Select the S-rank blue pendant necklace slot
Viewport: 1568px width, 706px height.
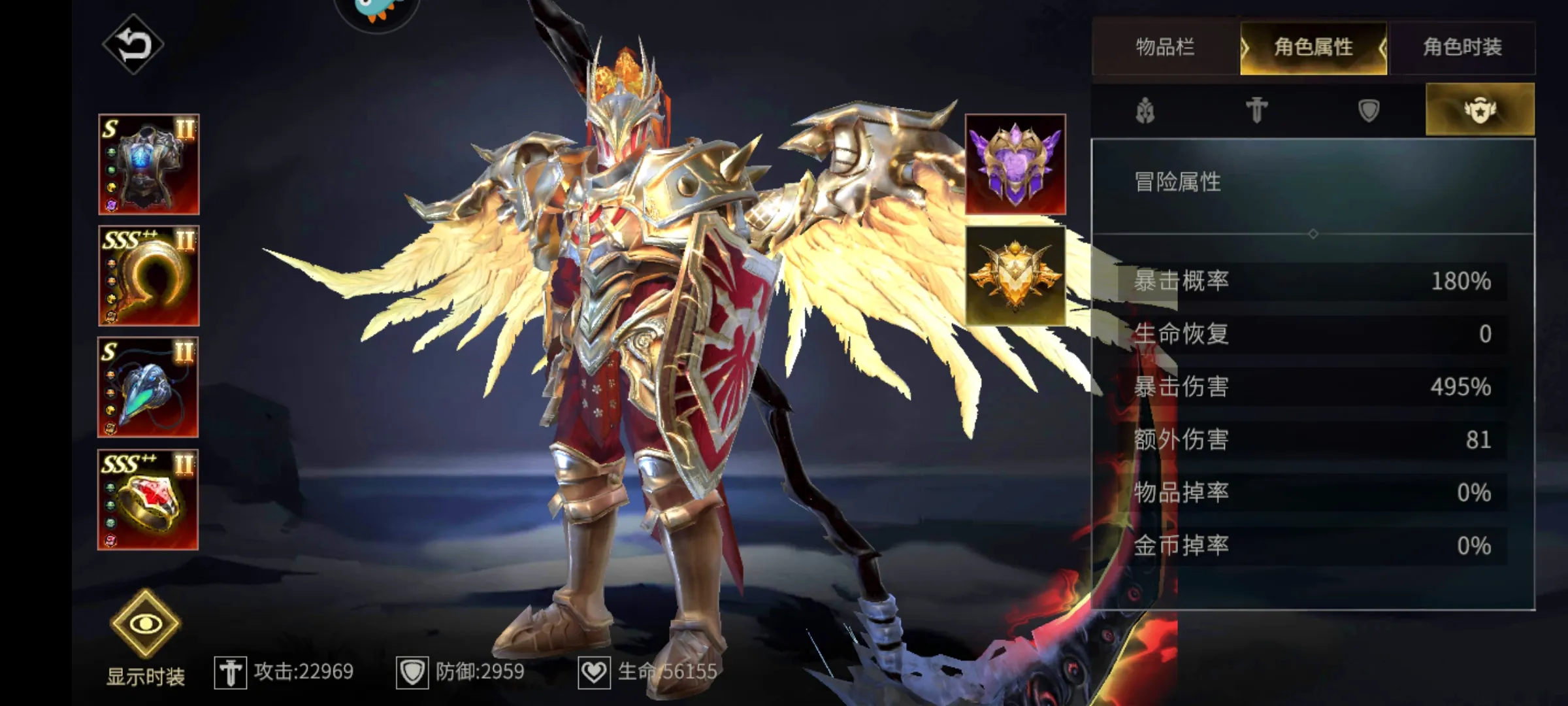[148, 388]
